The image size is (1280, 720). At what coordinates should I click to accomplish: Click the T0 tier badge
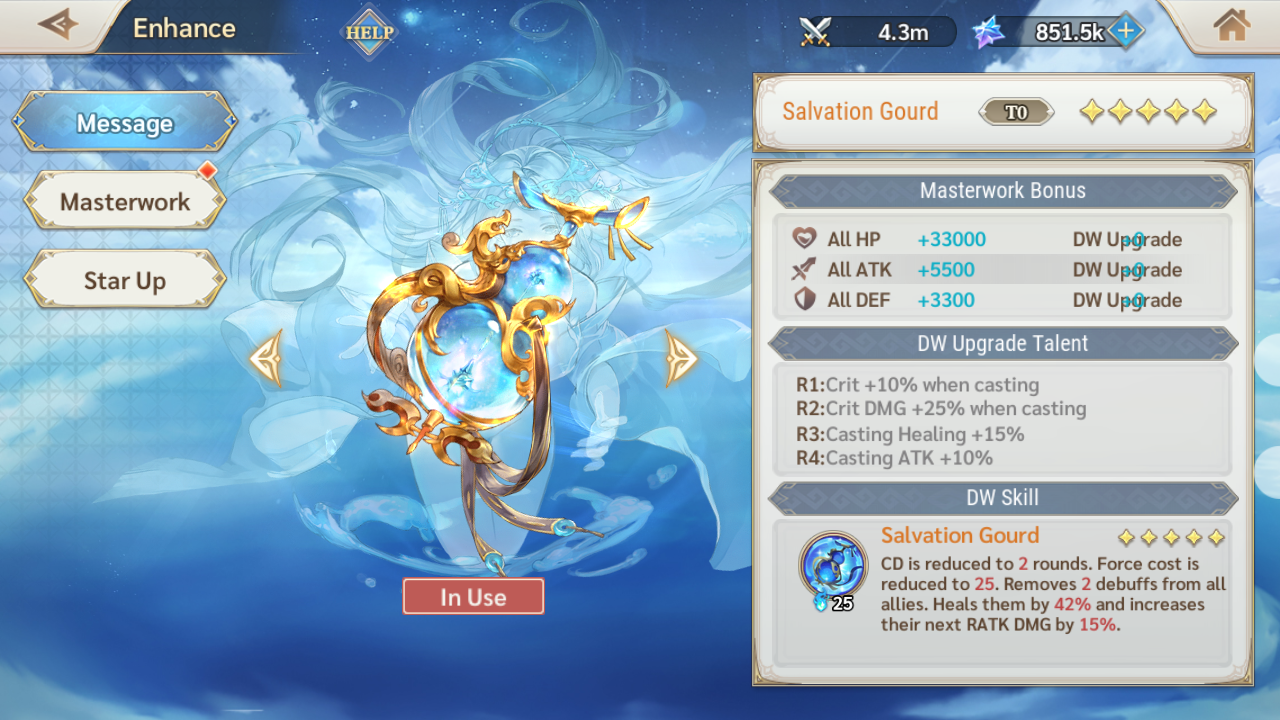pos(1016,112)
